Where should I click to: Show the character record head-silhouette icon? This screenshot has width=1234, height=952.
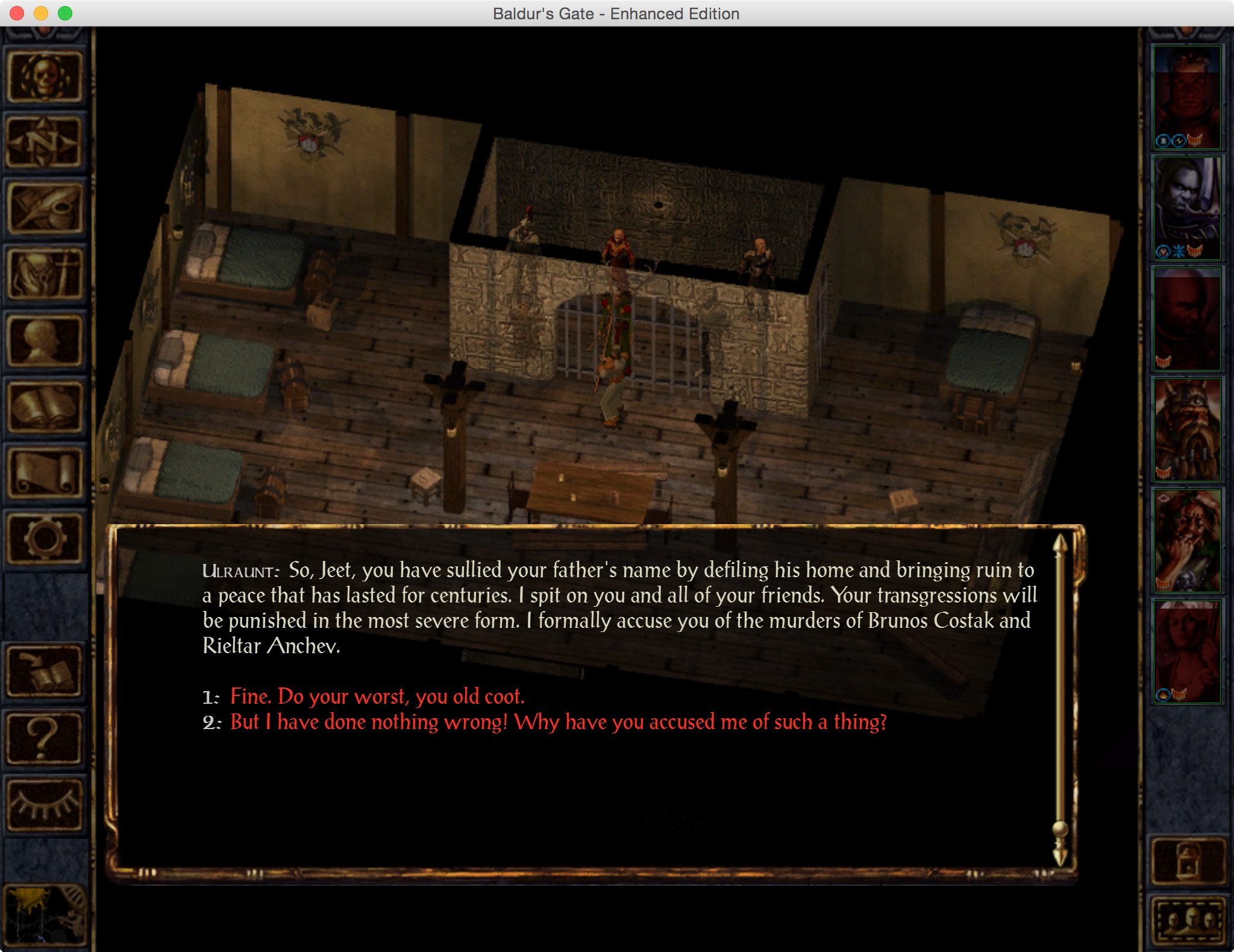tap(44, 341)
